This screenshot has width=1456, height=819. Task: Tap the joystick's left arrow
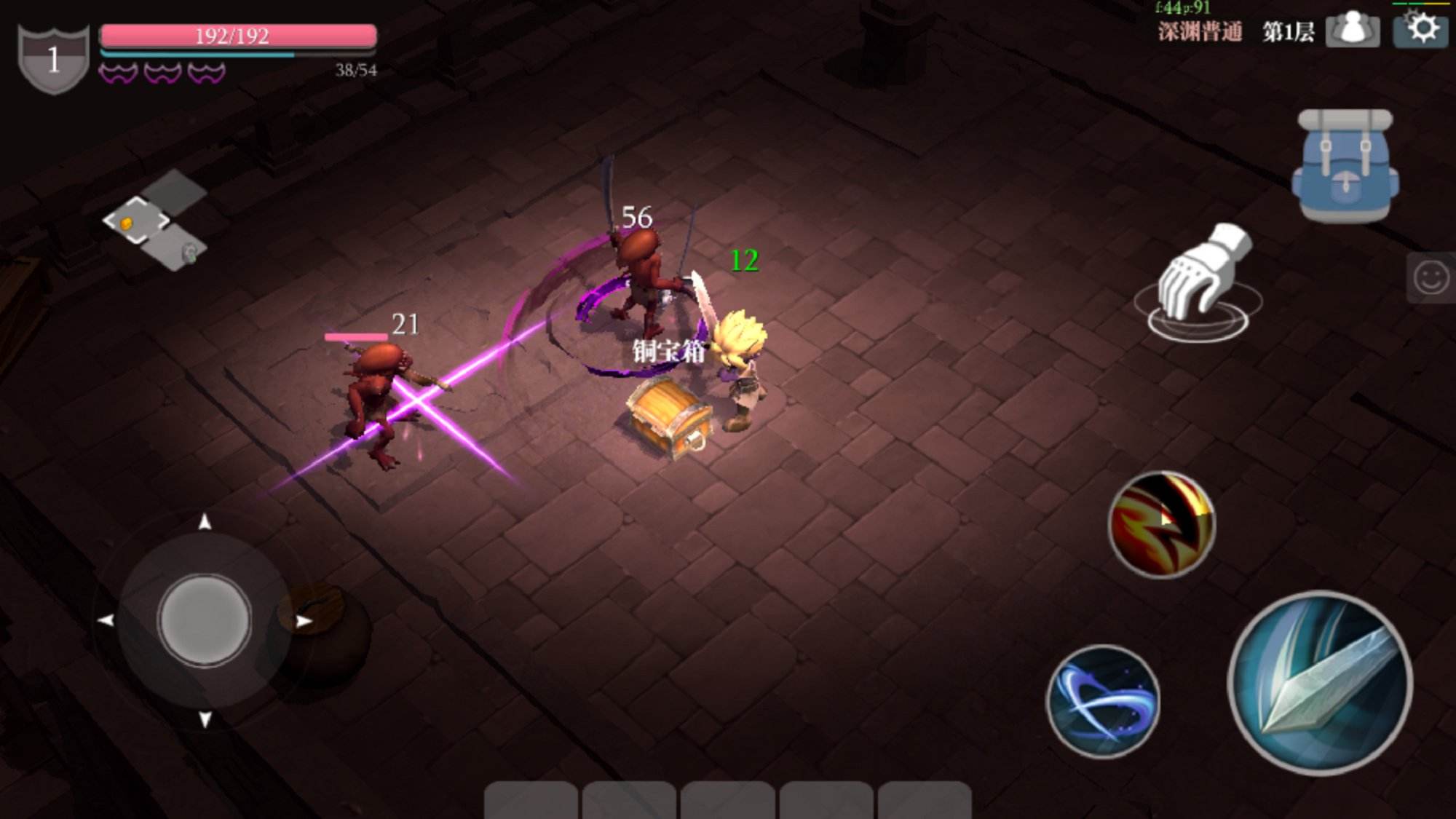click(106, 620)
